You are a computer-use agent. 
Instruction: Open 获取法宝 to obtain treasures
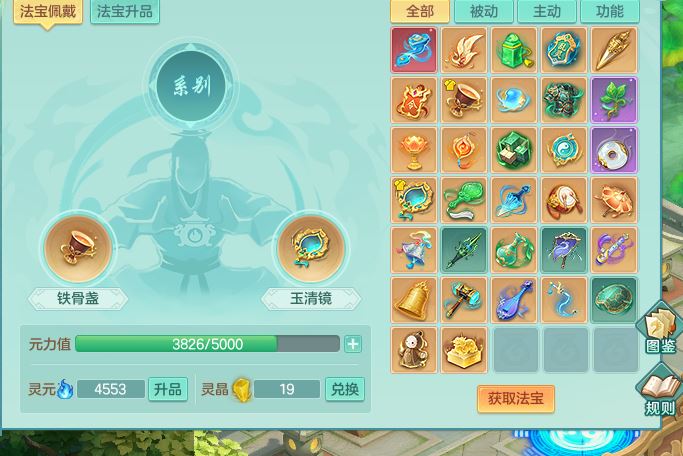pos(515,399)
